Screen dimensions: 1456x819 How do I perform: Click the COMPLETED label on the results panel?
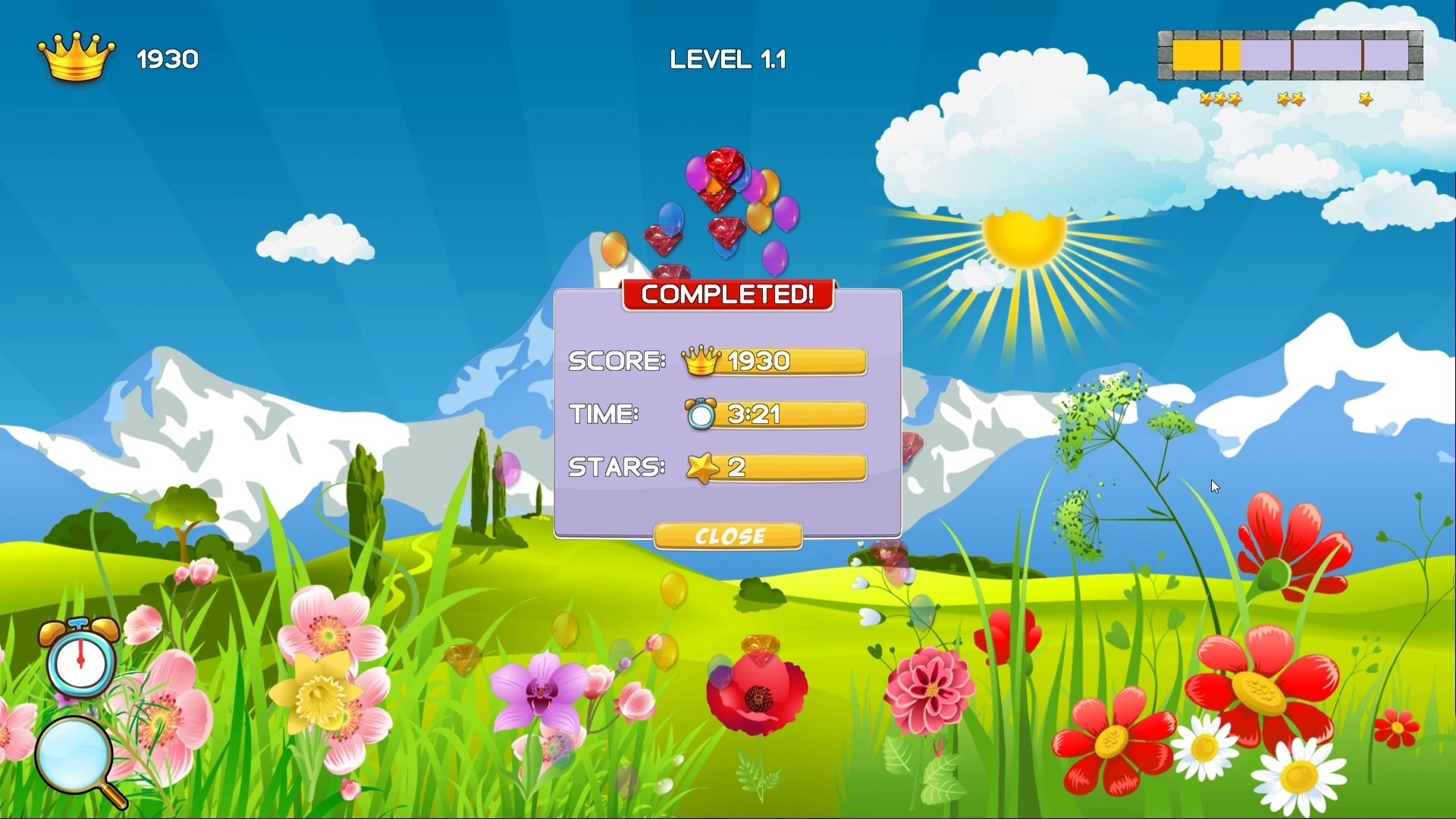(x=727, y=295)
